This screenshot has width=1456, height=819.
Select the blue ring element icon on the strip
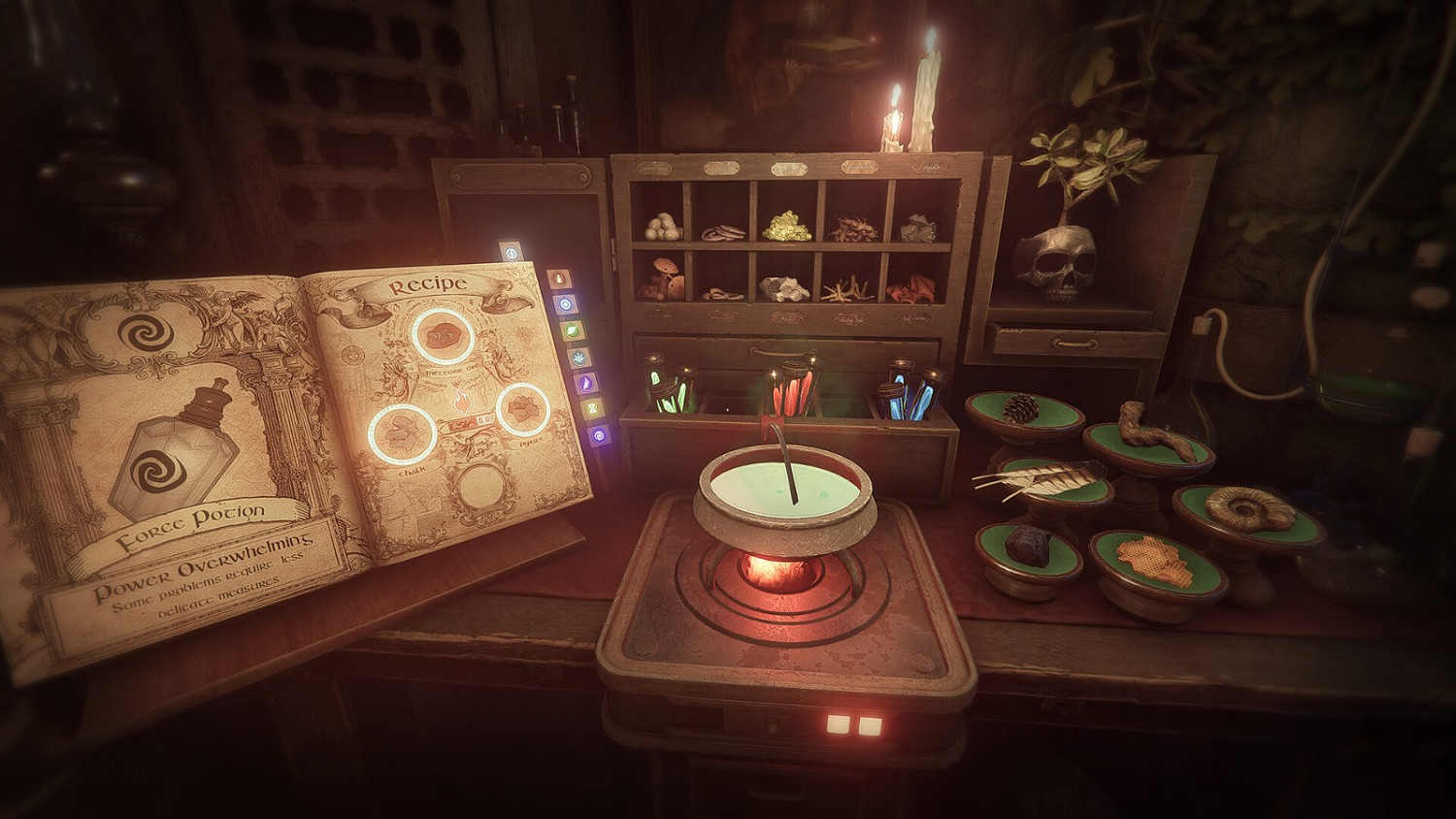pyautogui.click(x=565, y=304)
